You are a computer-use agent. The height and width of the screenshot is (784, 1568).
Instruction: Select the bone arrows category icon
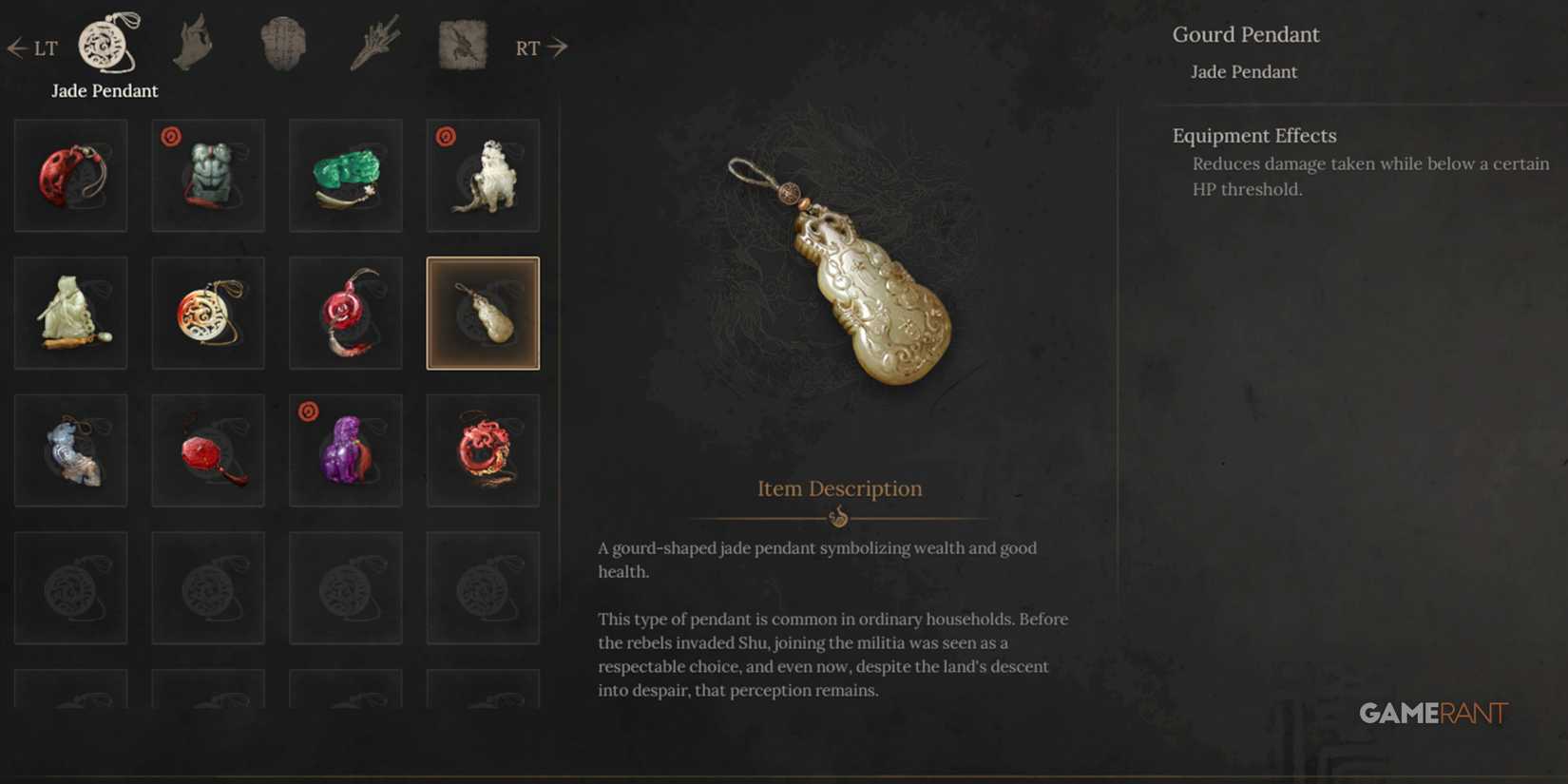(373, 43)
